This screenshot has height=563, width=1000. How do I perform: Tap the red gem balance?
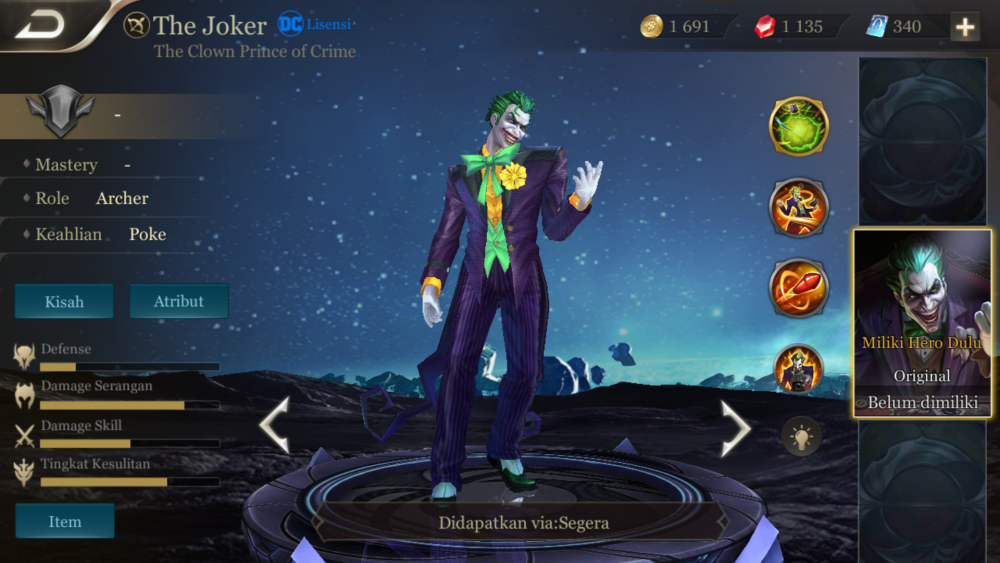791,27
